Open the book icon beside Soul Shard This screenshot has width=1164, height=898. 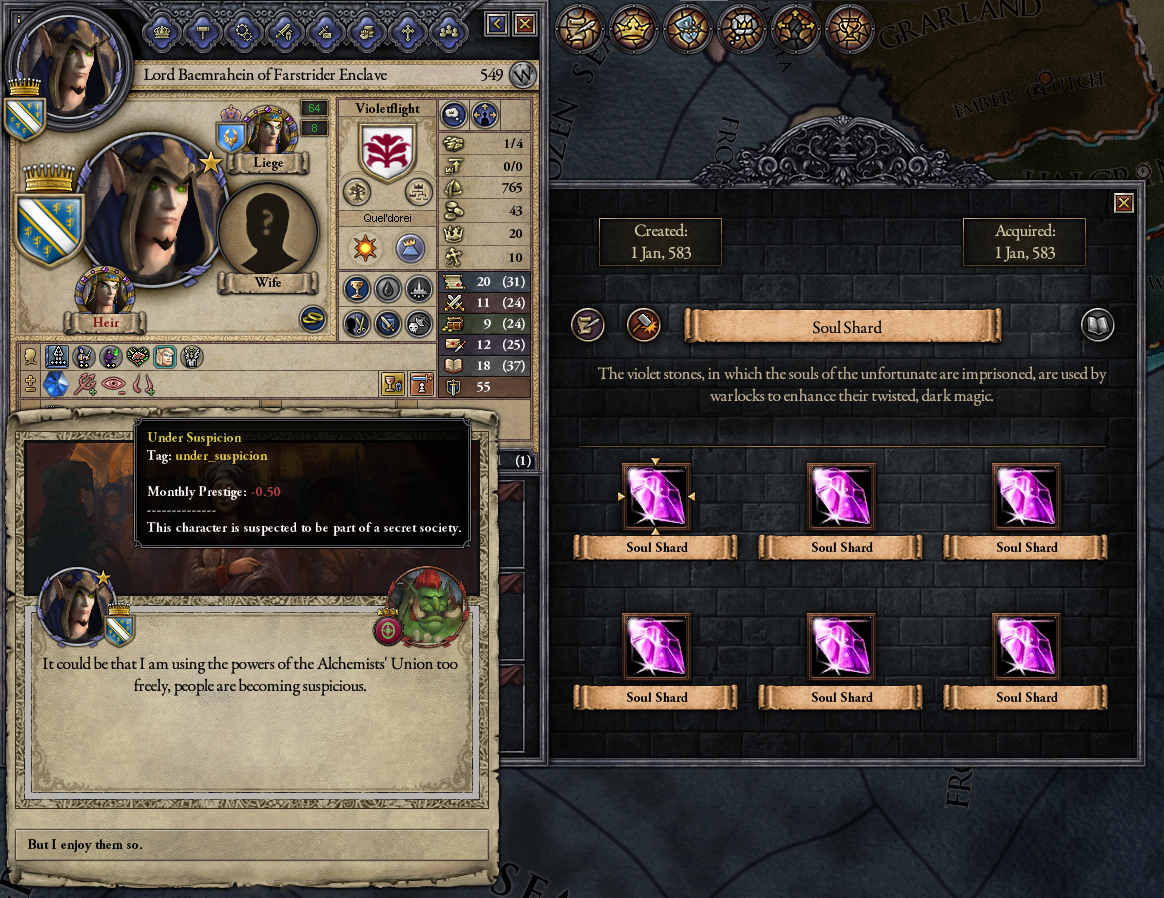click(1097, 325)
